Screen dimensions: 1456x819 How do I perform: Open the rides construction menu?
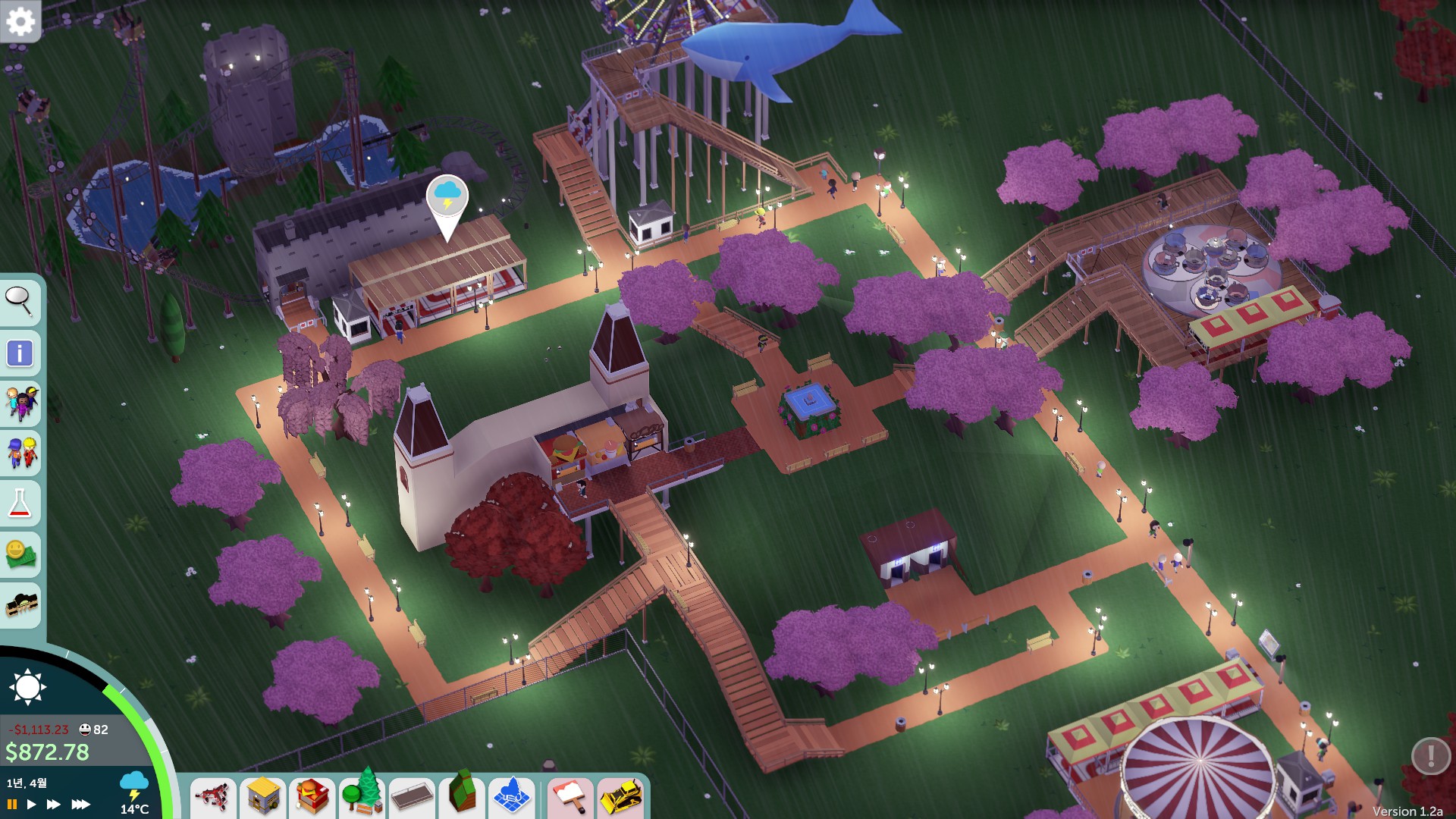pos(213,797)
